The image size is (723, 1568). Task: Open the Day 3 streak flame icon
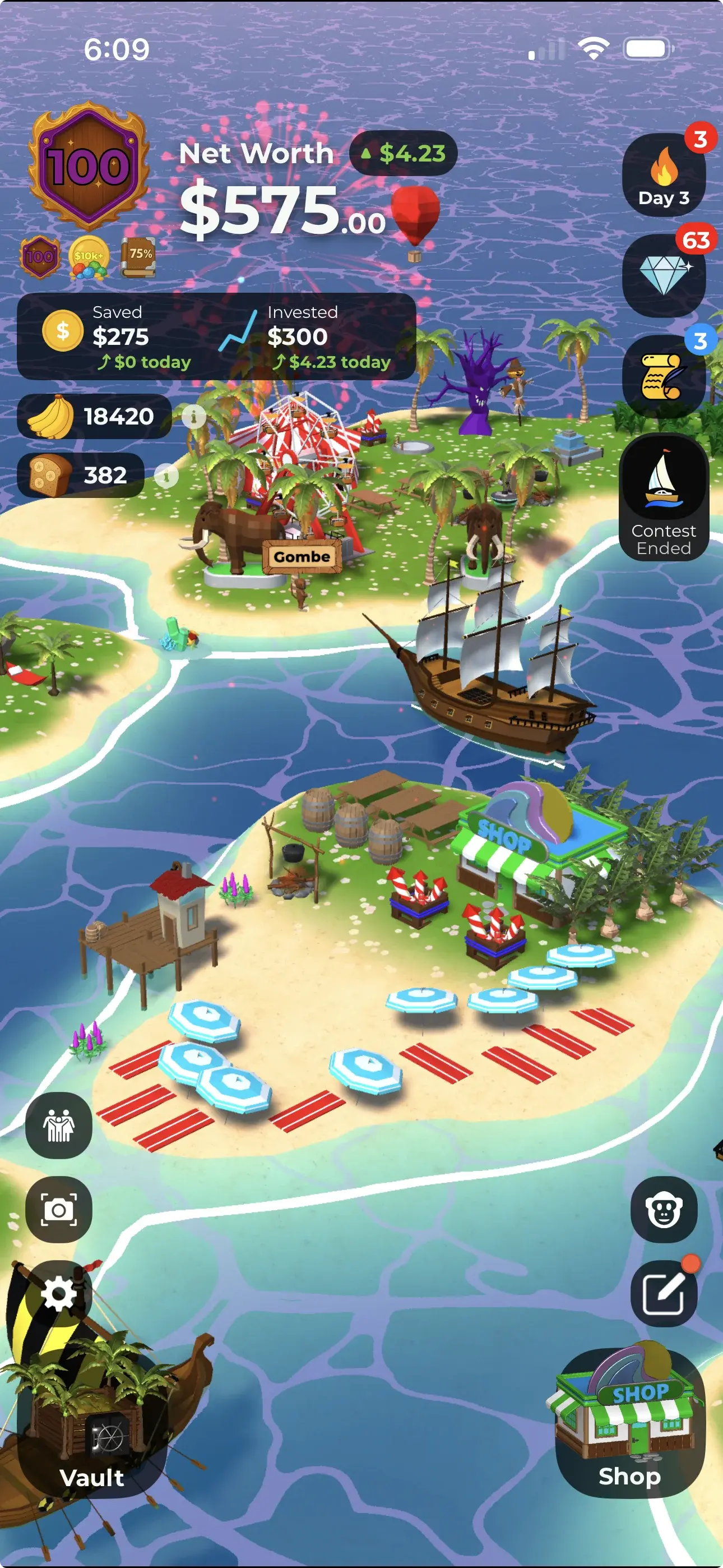click(665, 177)
